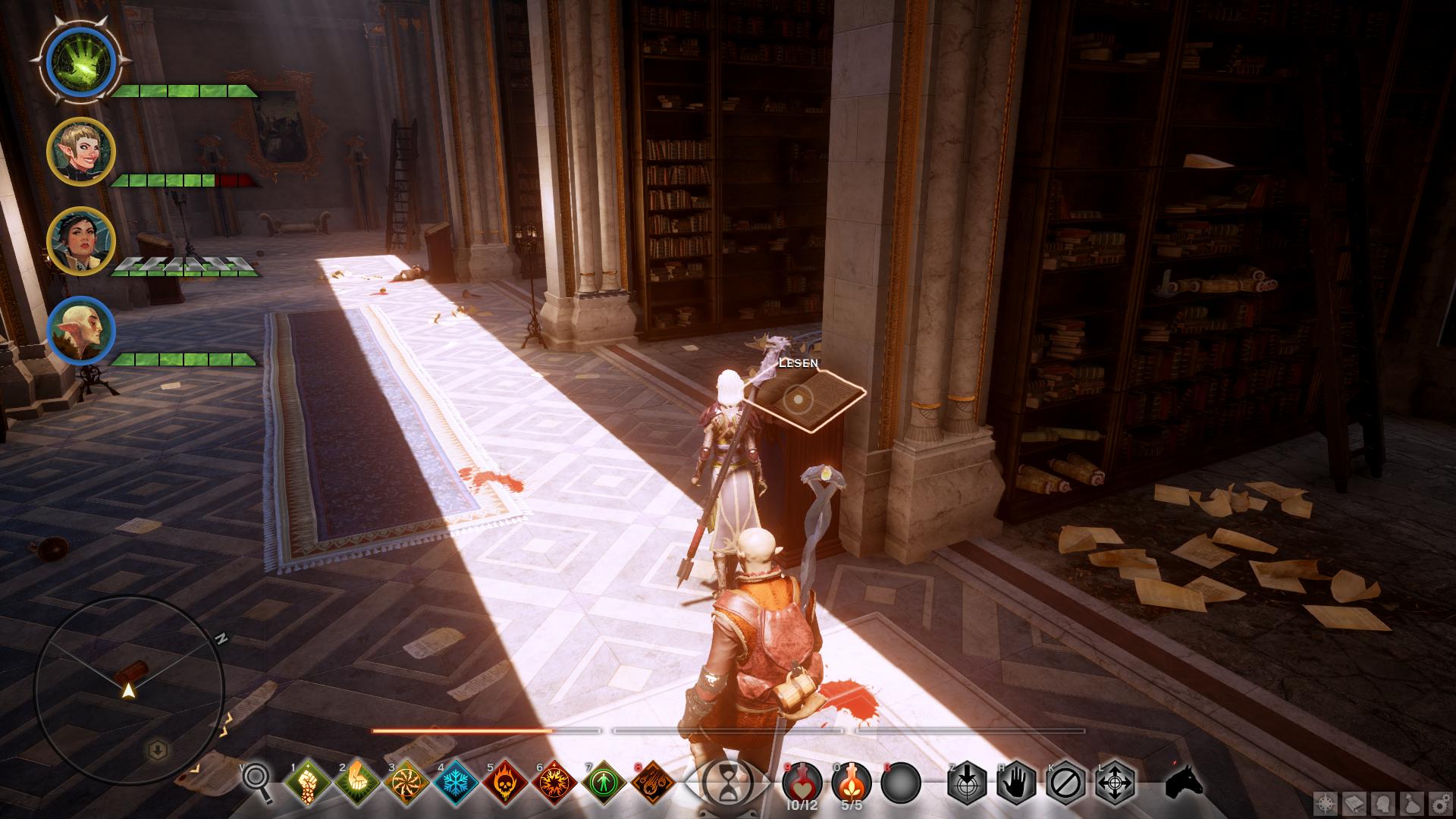Activate the flaming skull ability
The image size is (1456, 819).
pos(505,782)
